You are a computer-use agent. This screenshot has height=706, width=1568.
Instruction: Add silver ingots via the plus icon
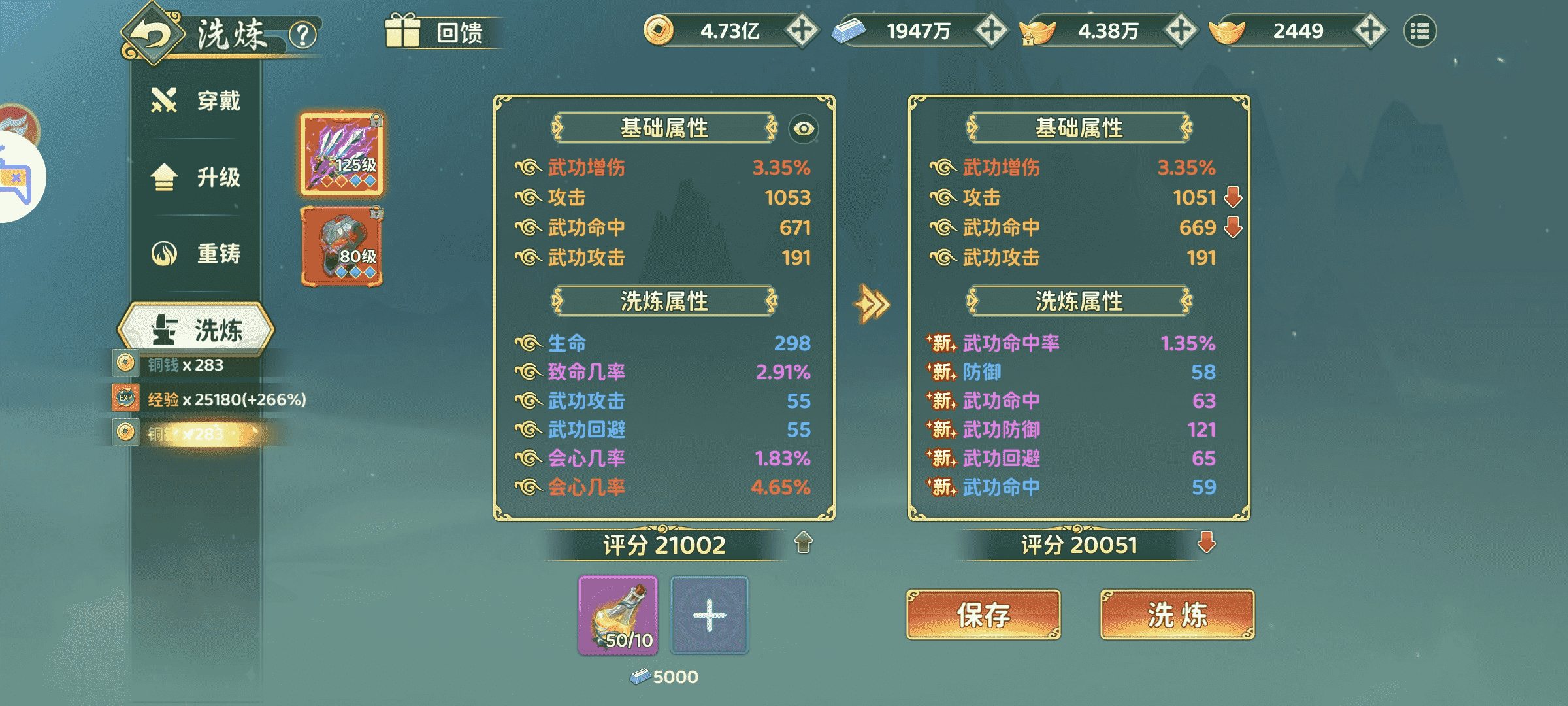pos(993,30)
